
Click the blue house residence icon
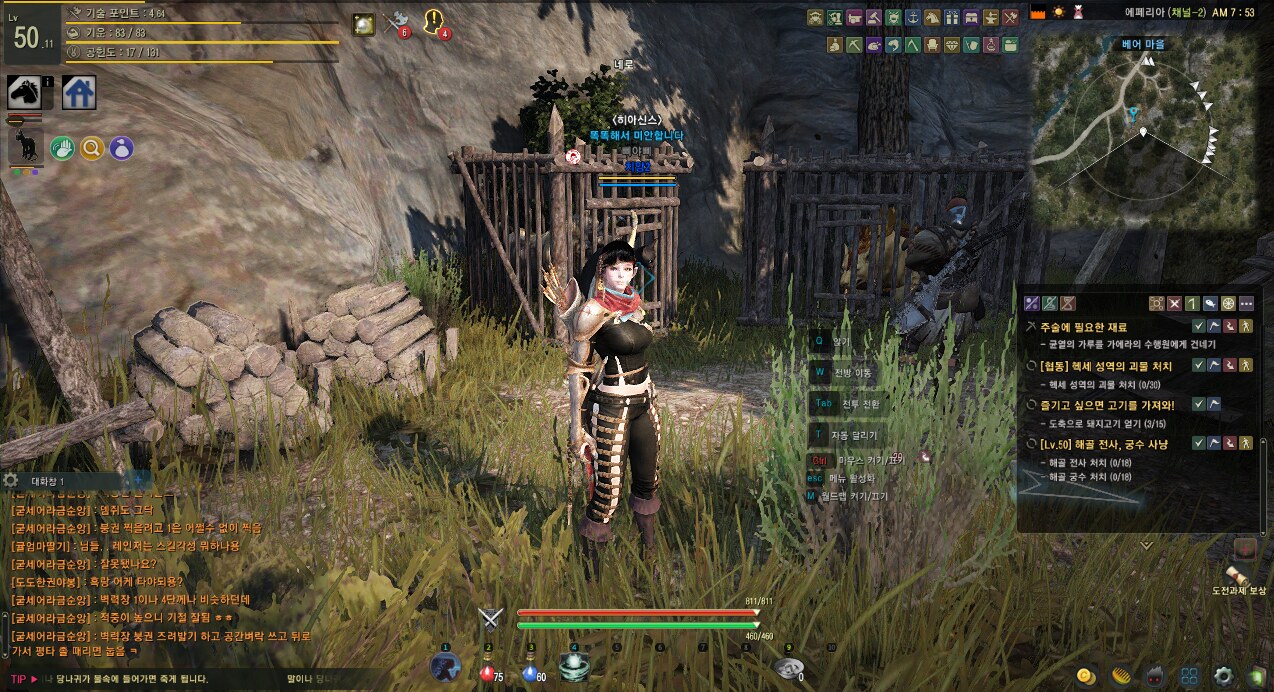(79, 92)
